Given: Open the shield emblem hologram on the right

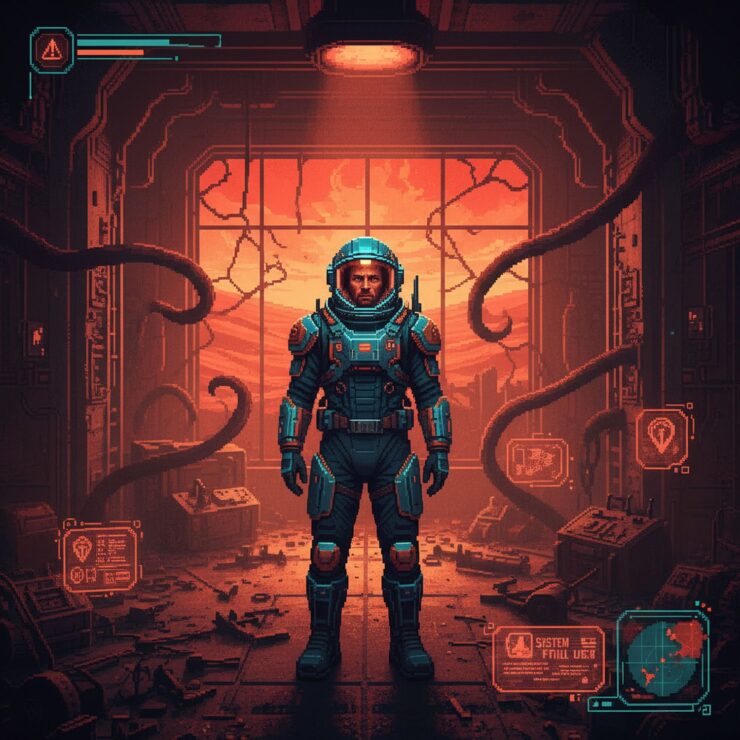Looking at the screenshot, I should [x=661, y=437].
